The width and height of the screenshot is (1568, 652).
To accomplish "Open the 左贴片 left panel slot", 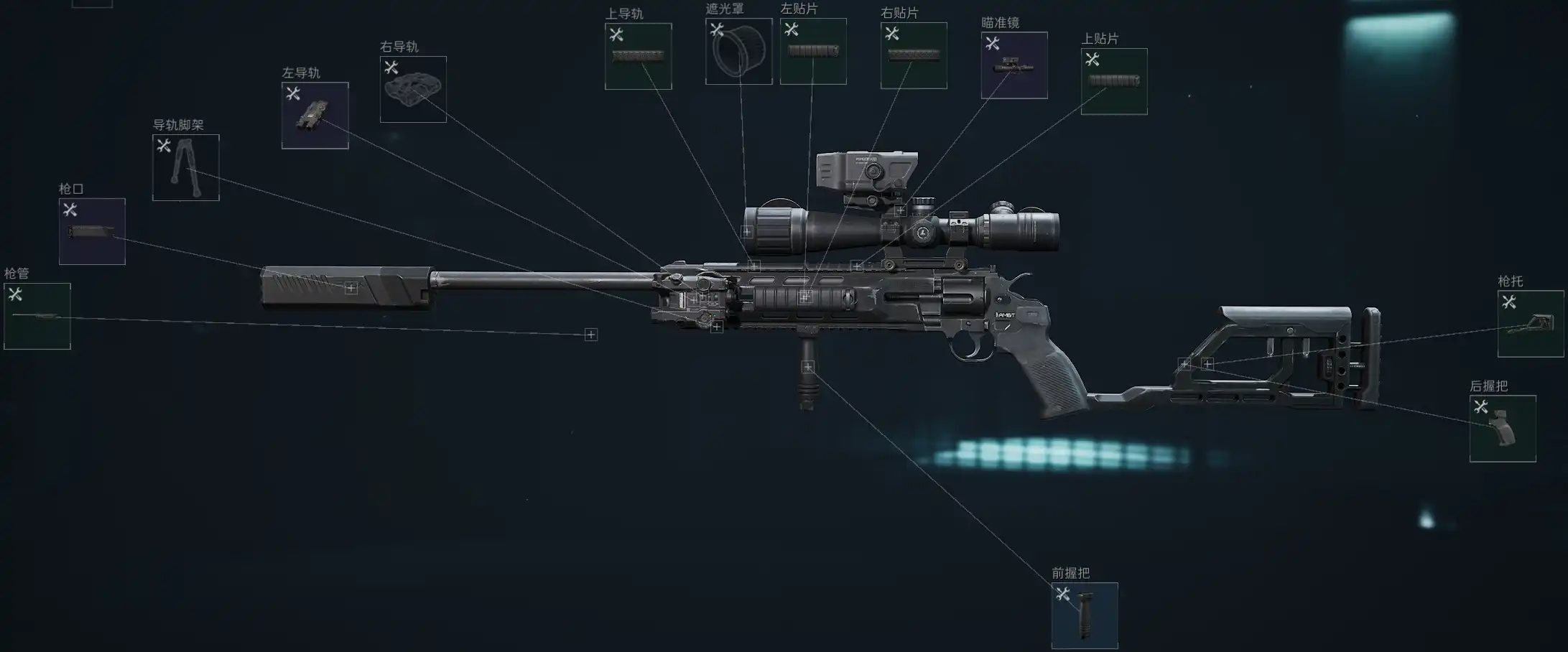I will pyautogui.click(x=813, y=51).
